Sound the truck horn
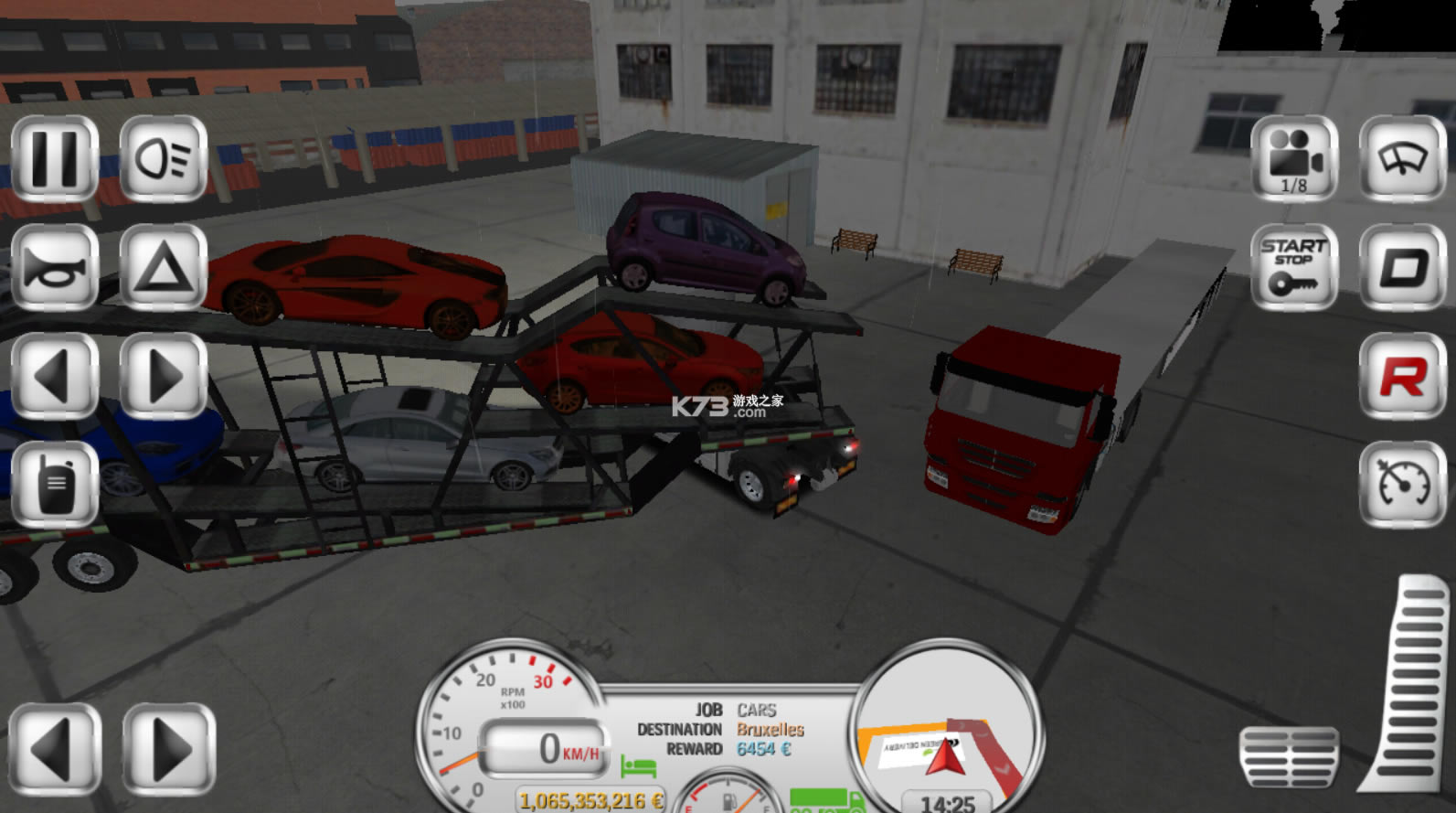The width and height of the screenshot is (1456, 813). pos(55,268)
